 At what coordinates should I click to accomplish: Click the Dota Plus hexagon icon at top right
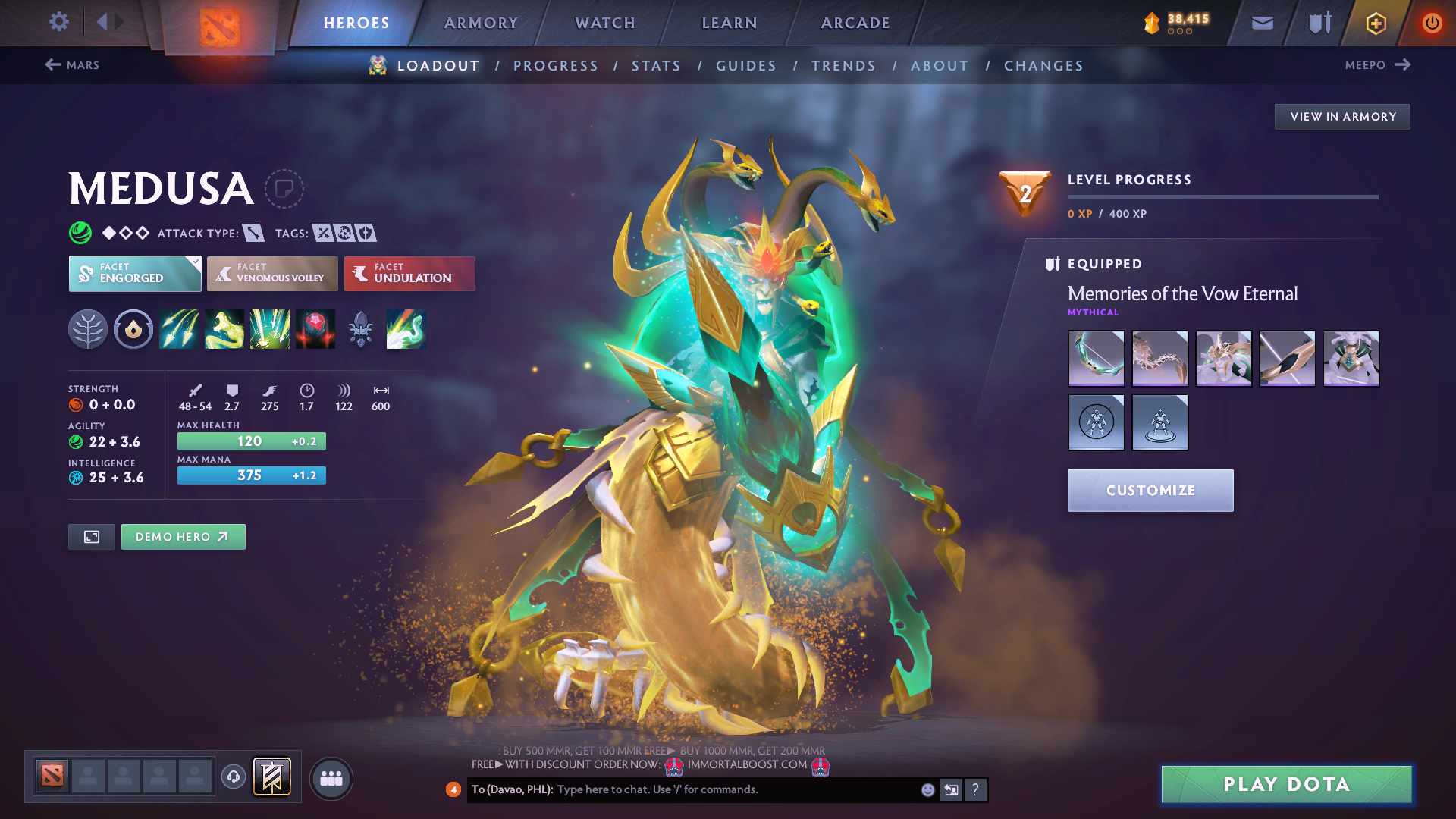tap(1375, 23)
